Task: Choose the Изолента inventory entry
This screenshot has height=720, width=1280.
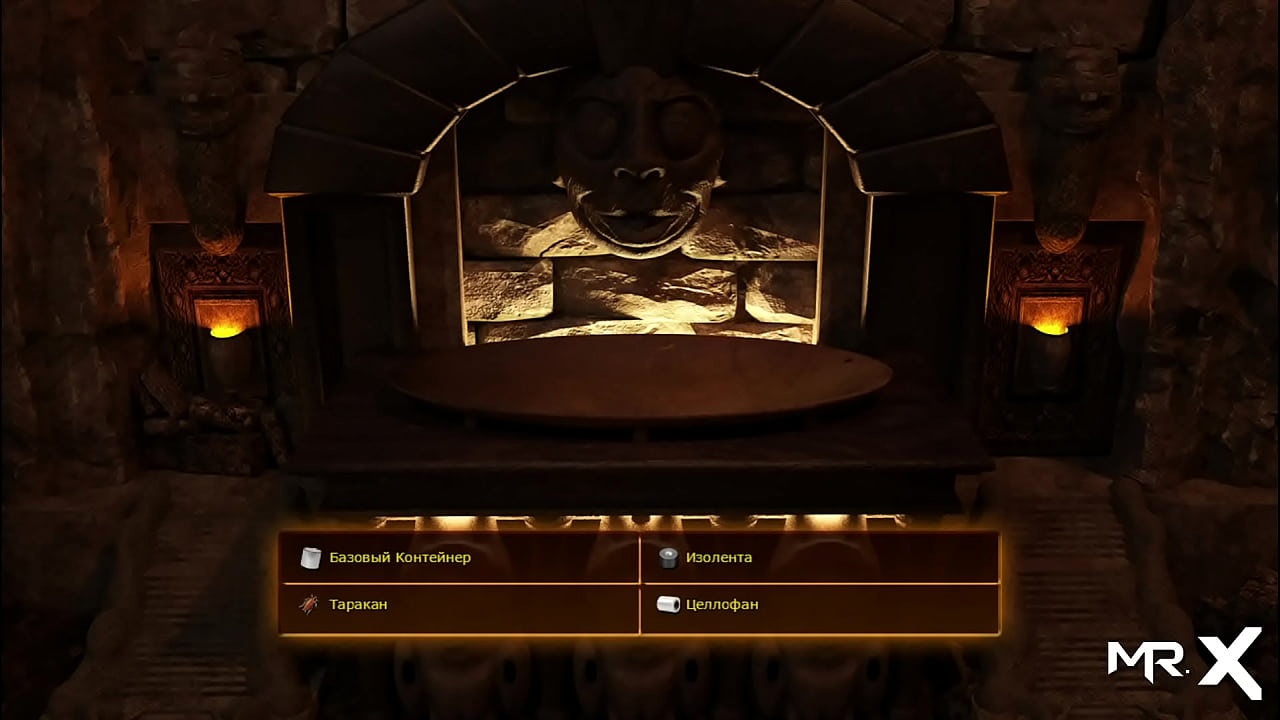Action: coord(718,557)
